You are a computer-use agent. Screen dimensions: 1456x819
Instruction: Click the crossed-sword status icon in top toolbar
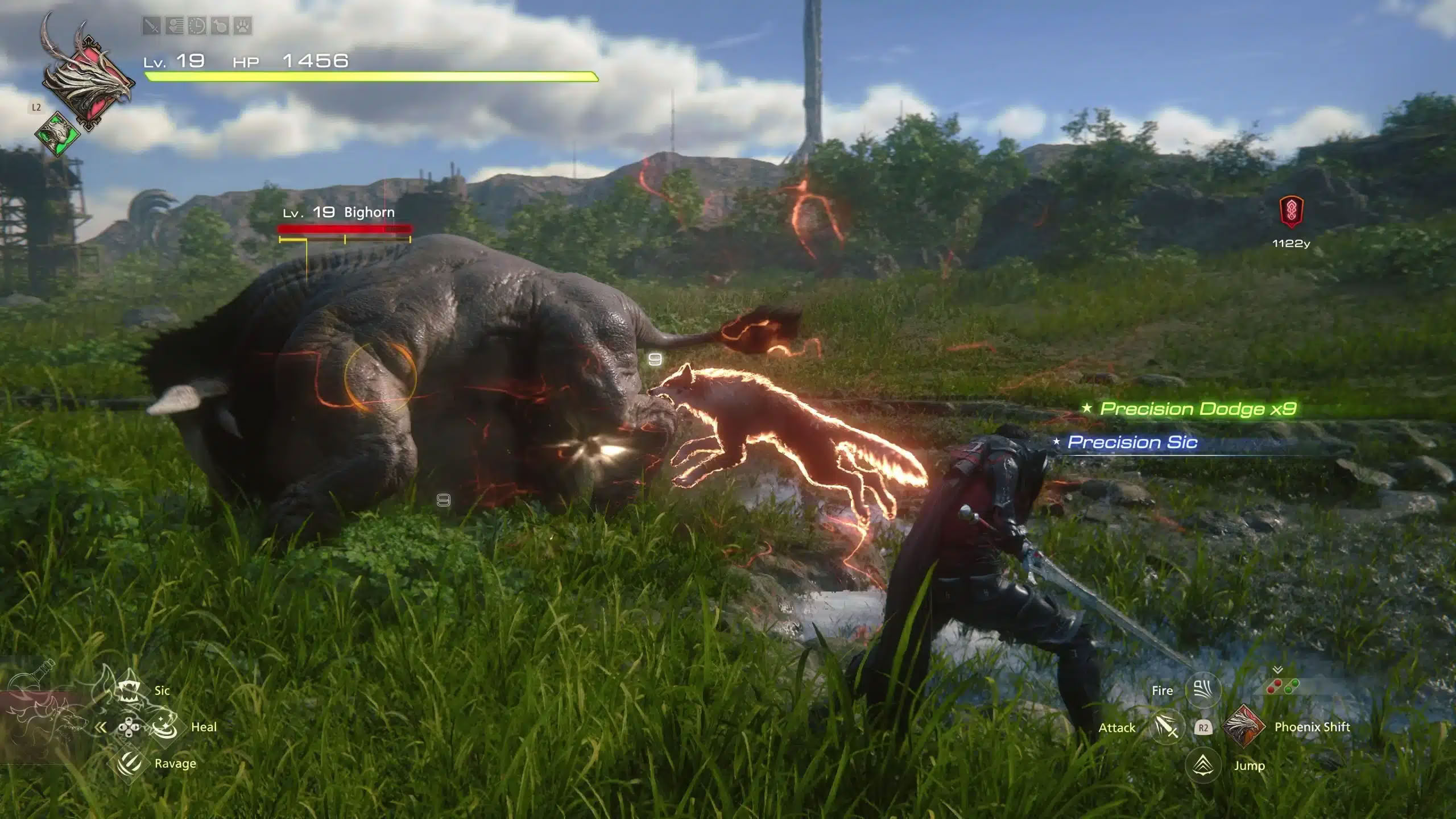point(151,26)
